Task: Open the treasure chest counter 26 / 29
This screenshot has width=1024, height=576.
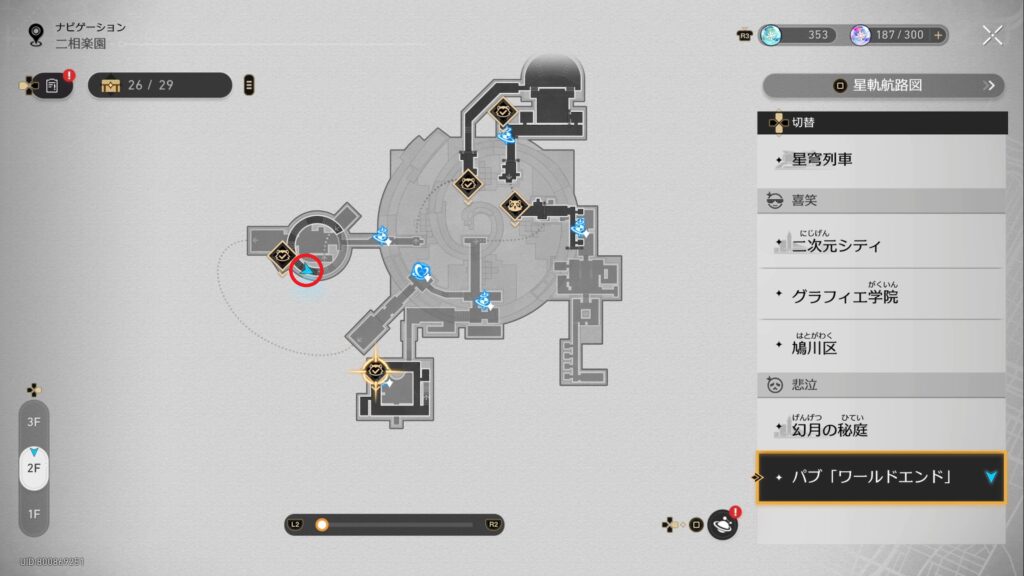Action: coord(160,85)
